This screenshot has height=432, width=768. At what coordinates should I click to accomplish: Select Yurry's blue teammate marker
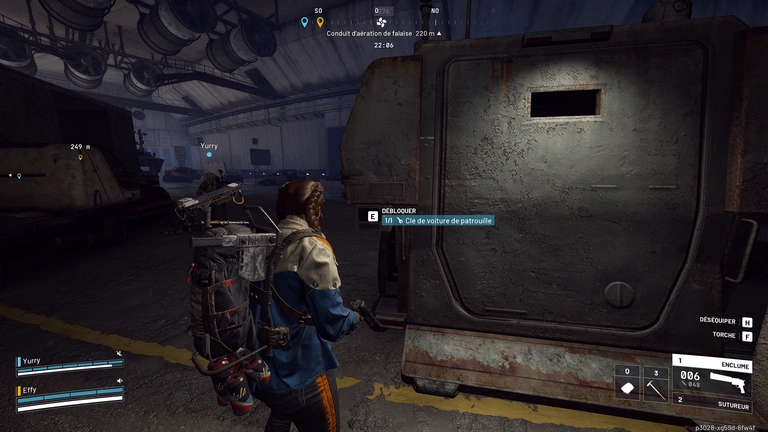pos(209,155)
